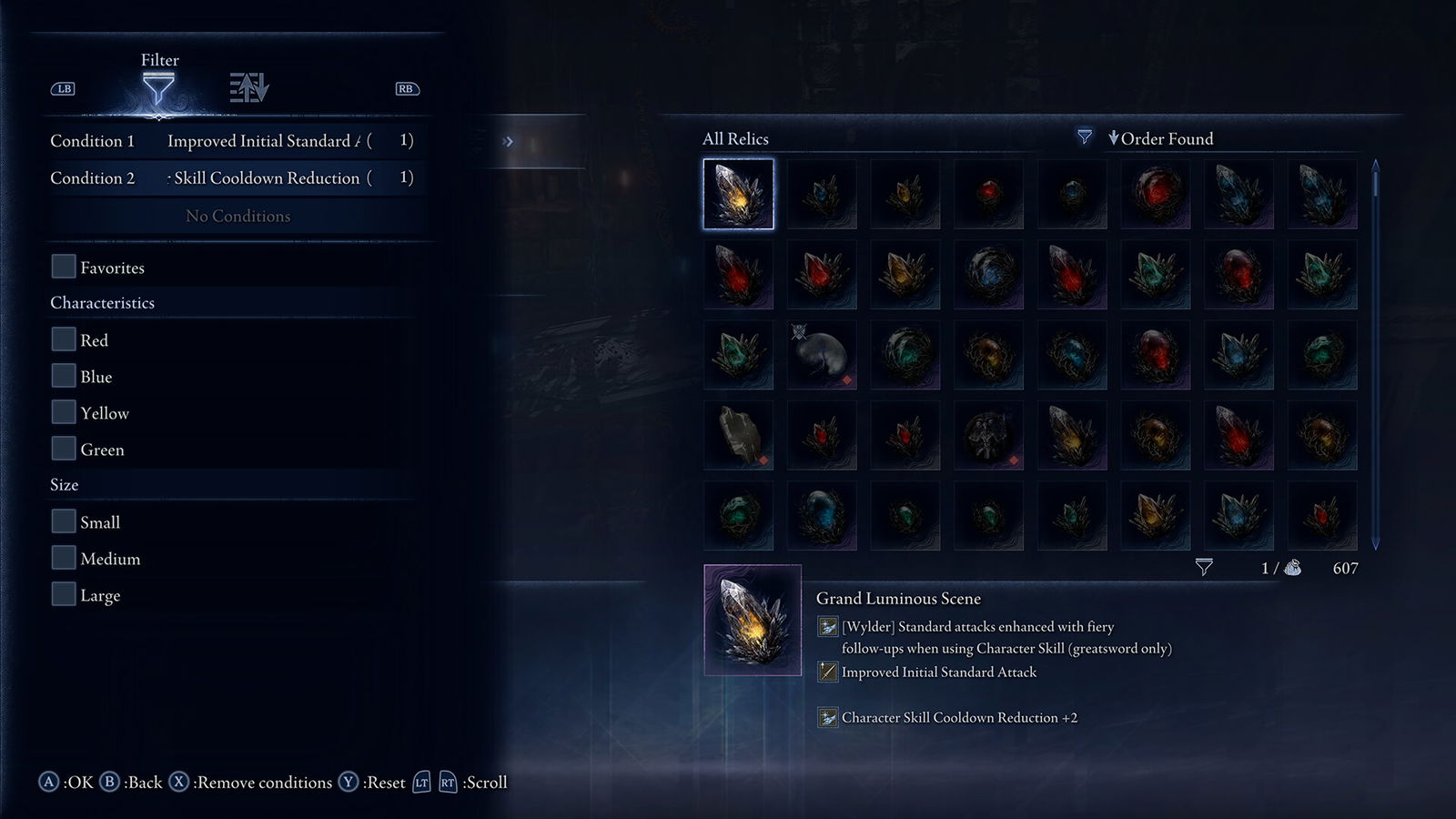This screenshot has height=819, width=1456.
Task: Open the Order Found sort dropdown
Action: pos(1162,138)
